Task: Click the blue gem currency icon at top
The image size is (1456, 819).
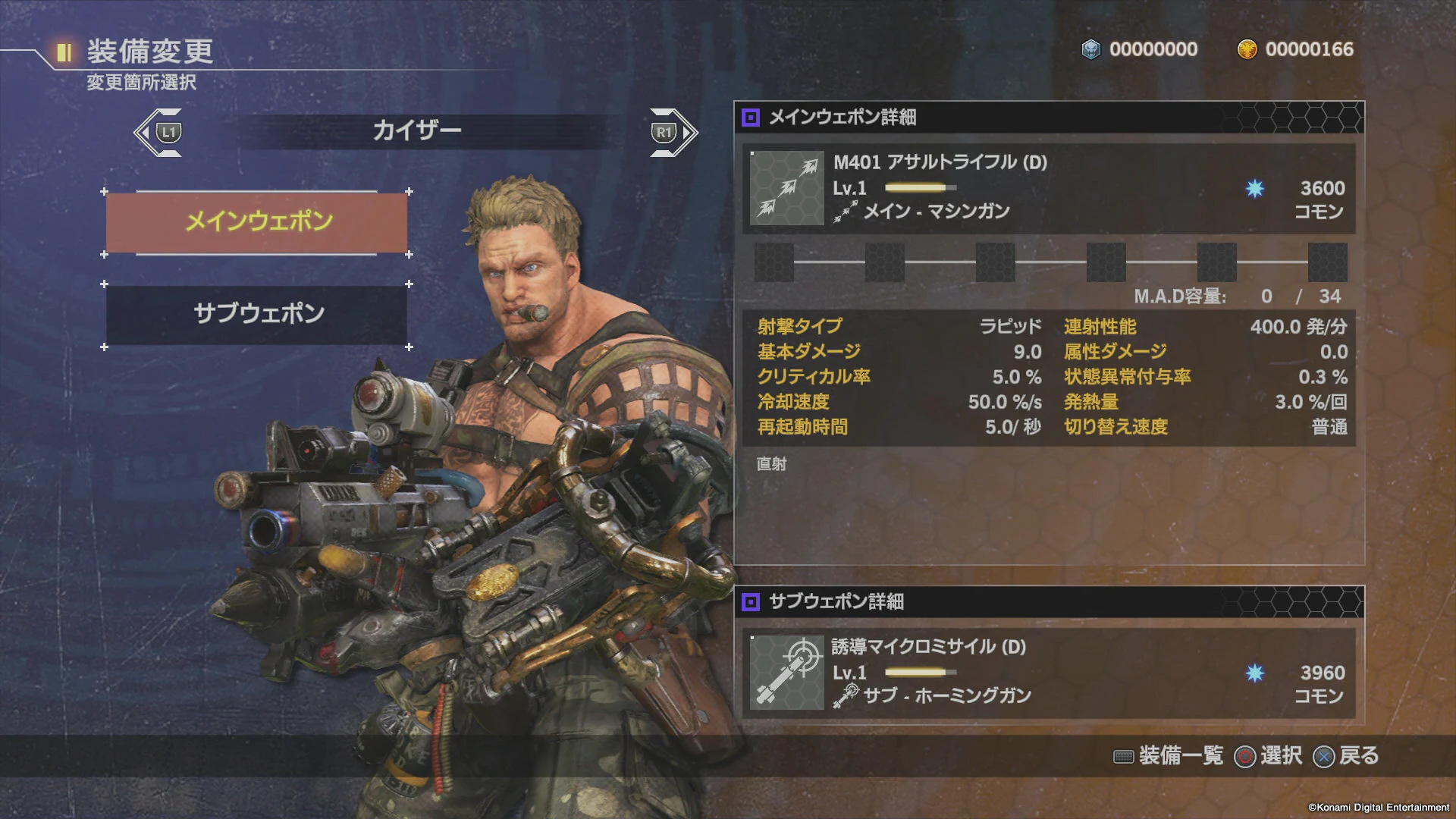Action: point(1090,49)
